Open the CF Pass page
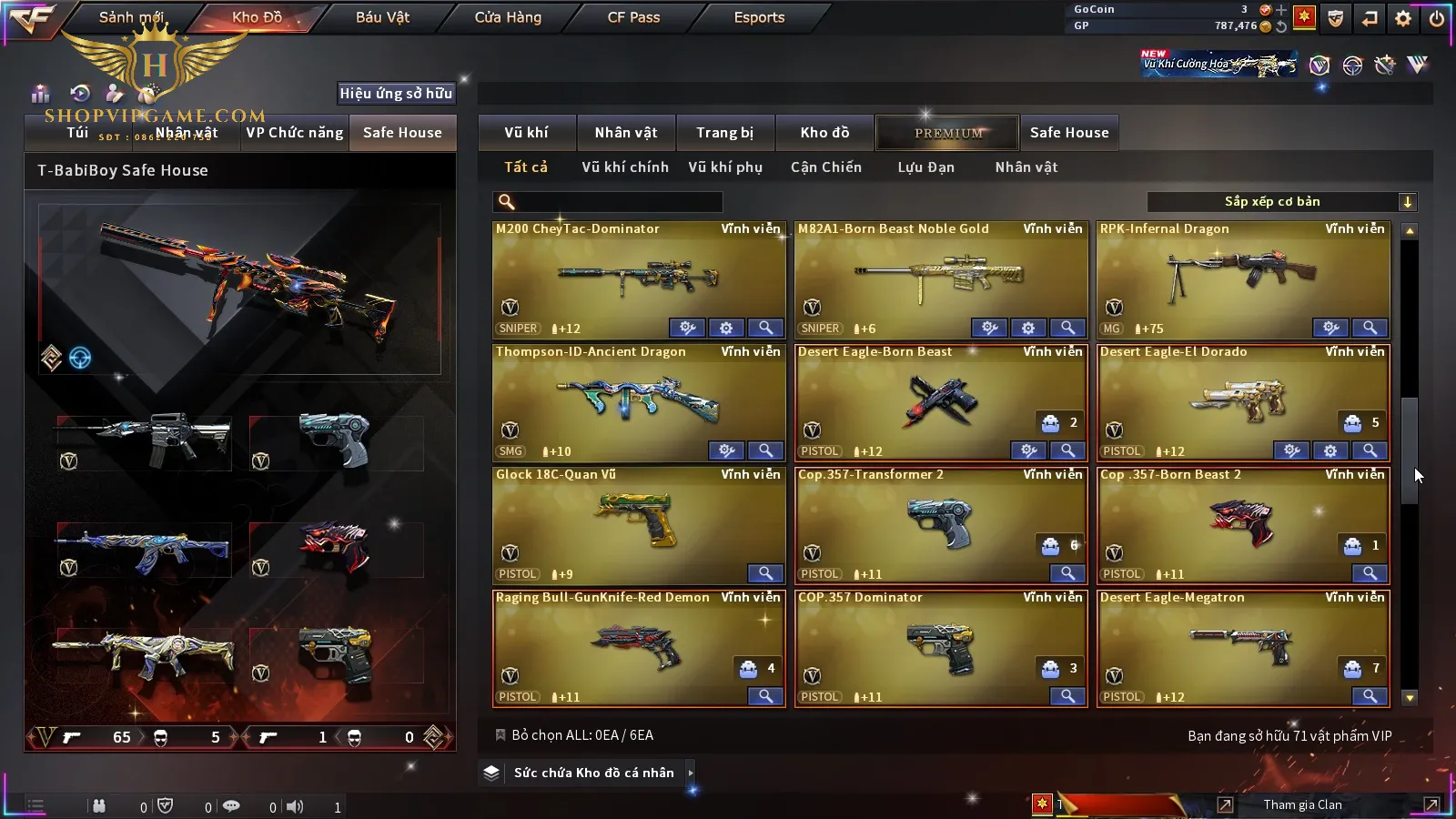The width and height of the screenshot is (1456, 819). tap(633, 17)
